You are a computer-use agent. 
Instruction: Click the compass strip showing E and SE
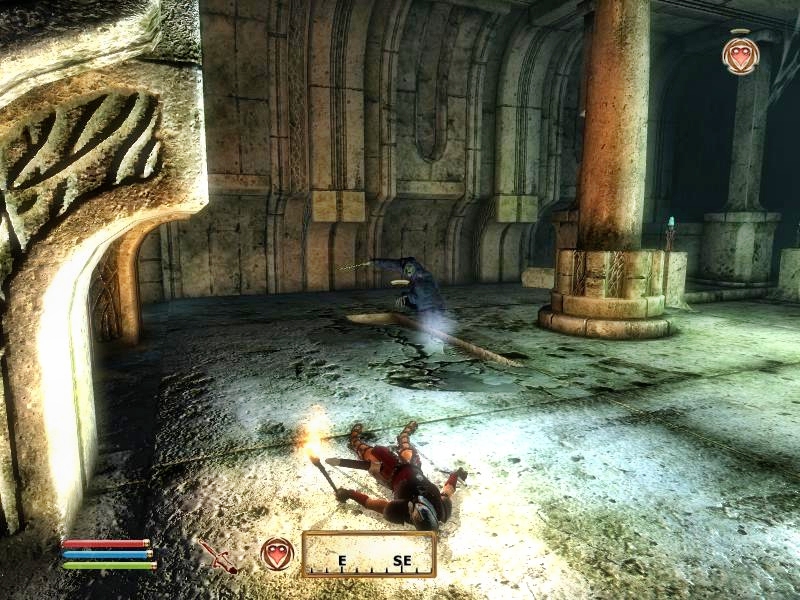point(368,554)
